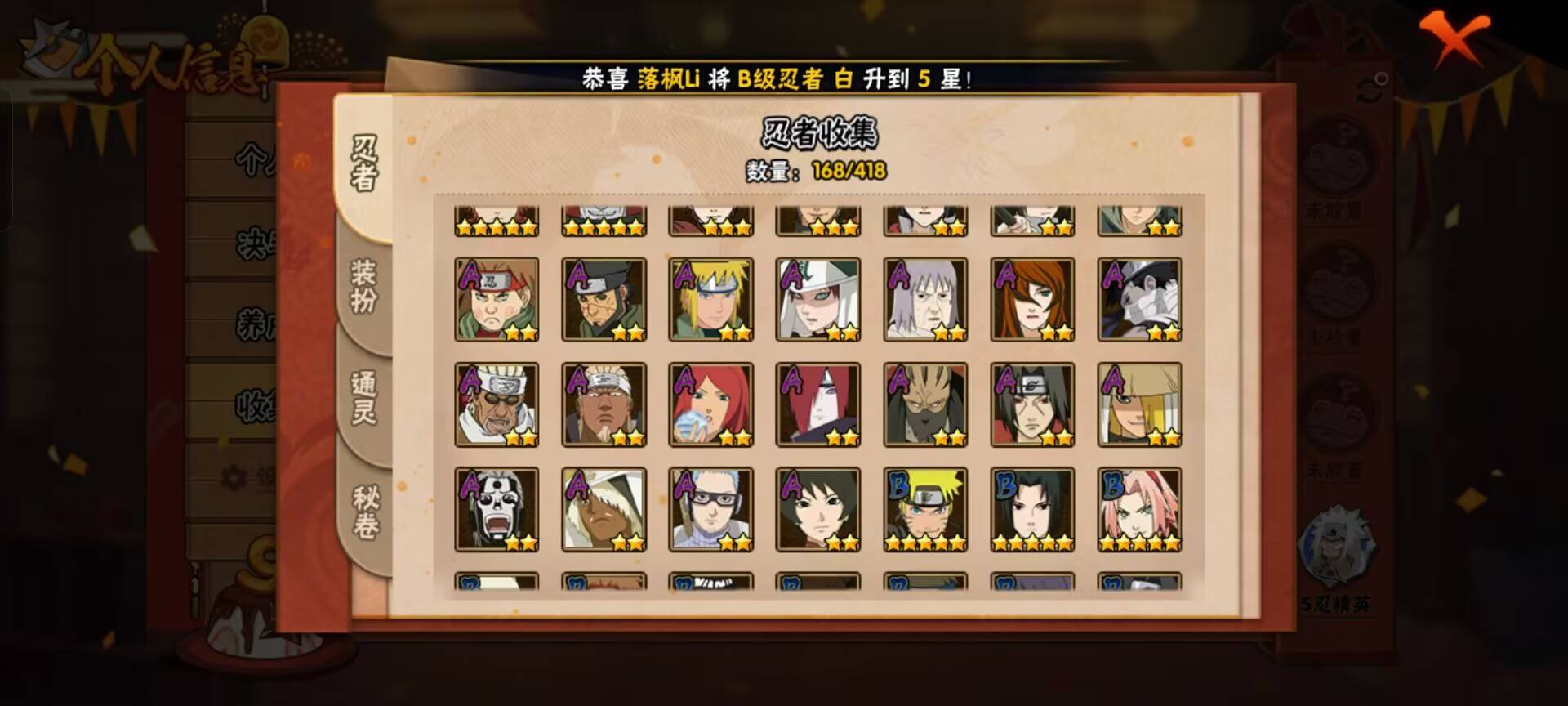The width and height of the screenshot is (1568, 706).
Task: Select Naruto's five-star B-rank portrait
Action: coord(924,508)
